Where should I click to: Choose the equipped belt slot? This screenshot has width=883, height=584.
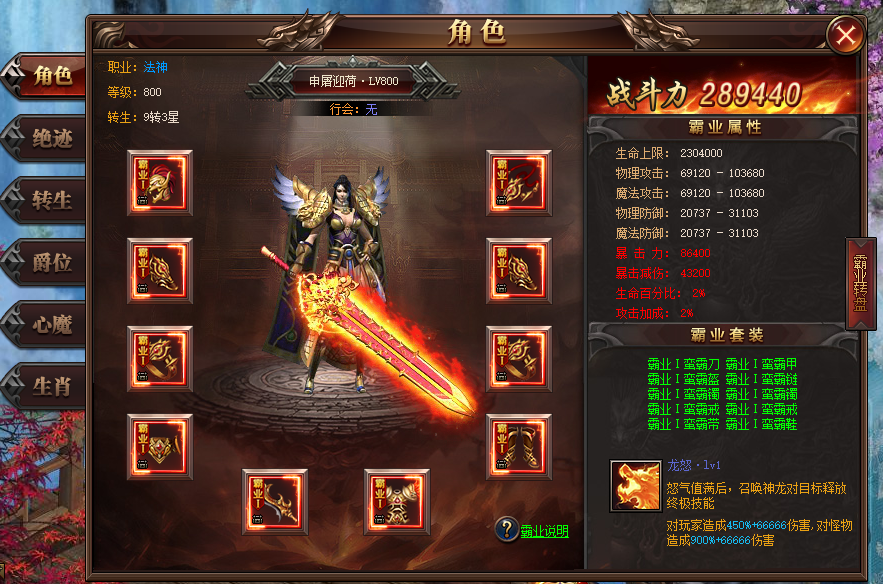pyautogui.click(x=160, y=446)
